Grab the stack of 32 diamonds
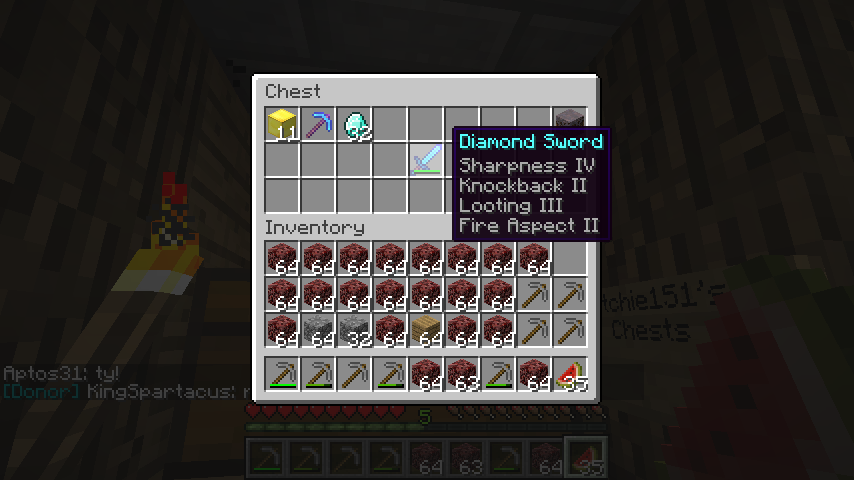 click(x=354, y=124)
